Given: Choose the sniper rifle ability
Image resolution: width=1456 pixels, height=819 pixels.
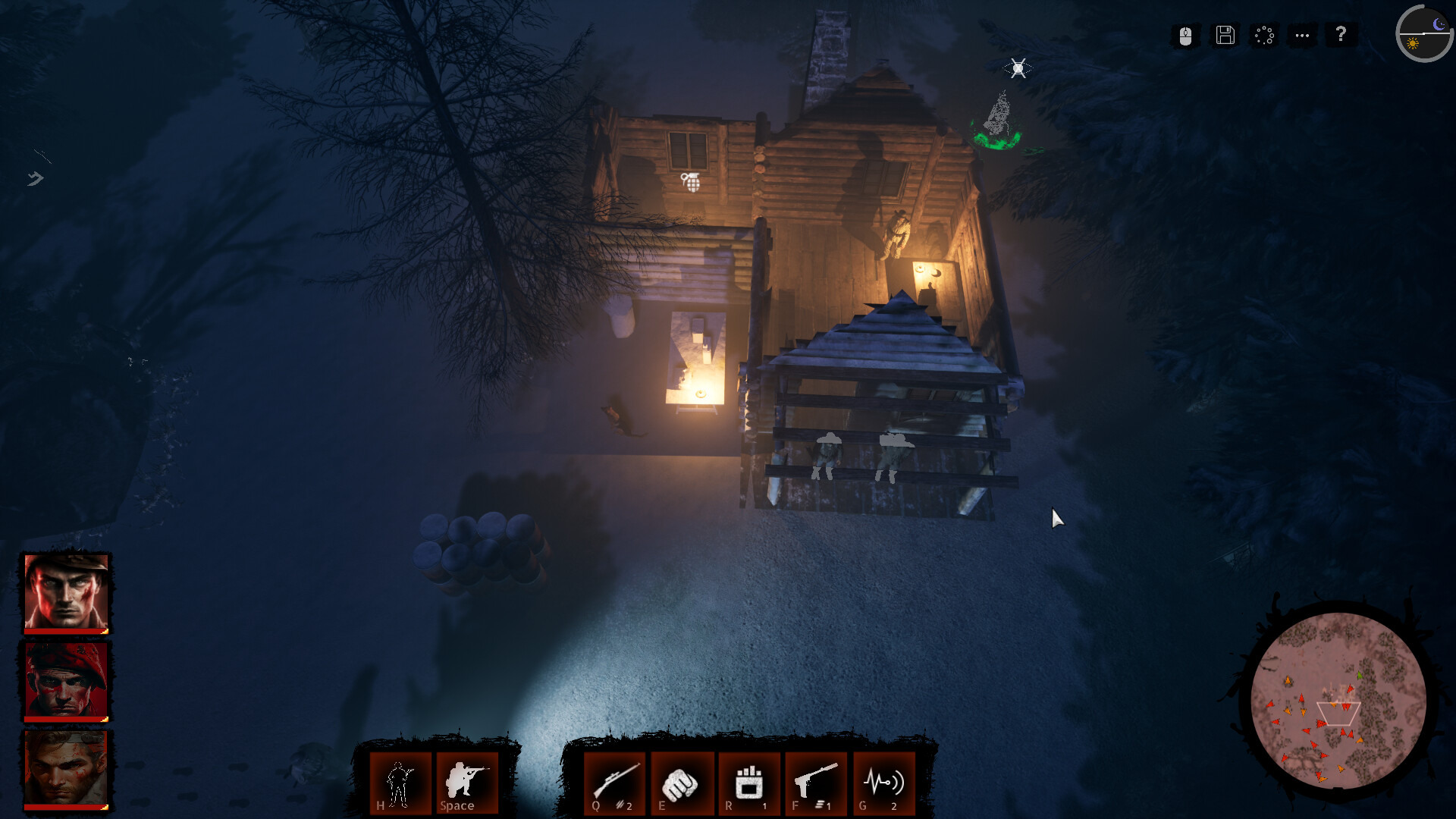Looking at the screenshot, I should 614,783.
